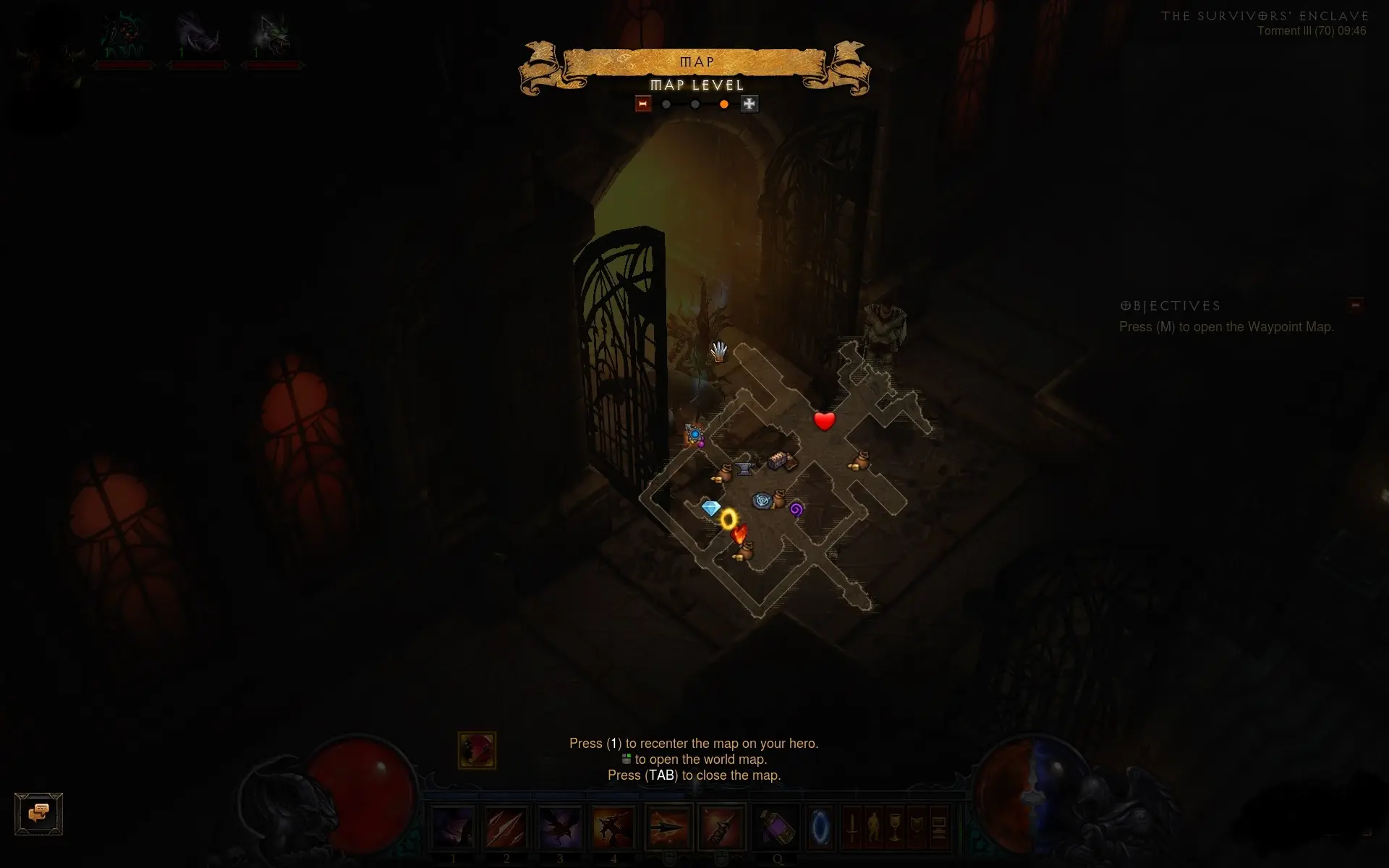Select the purple swirl map marker
Viewport: 1389px width, 868px height.
click(796, 509)
